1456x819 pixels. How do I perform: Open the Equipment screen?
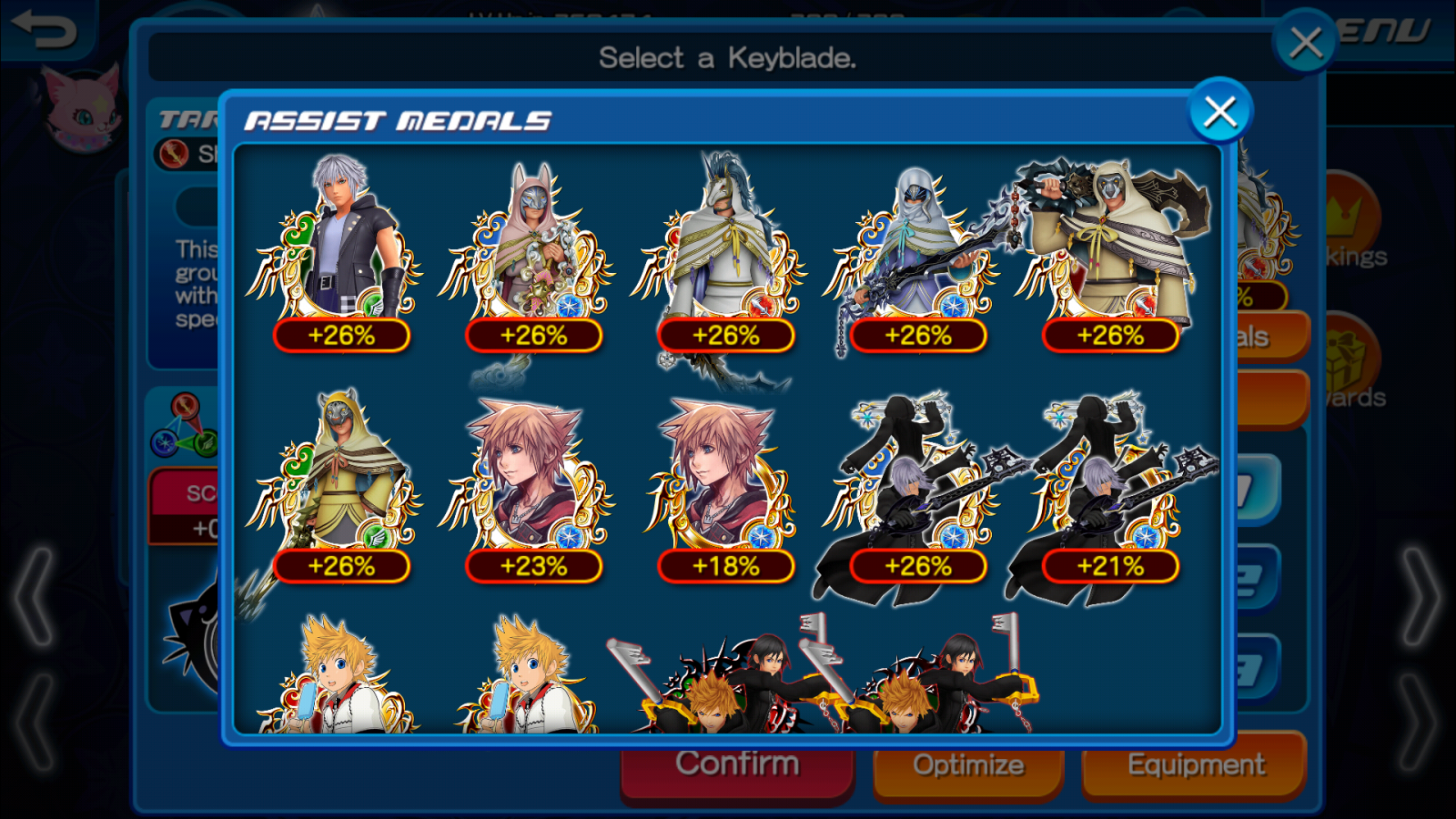tap(1196, 765)
